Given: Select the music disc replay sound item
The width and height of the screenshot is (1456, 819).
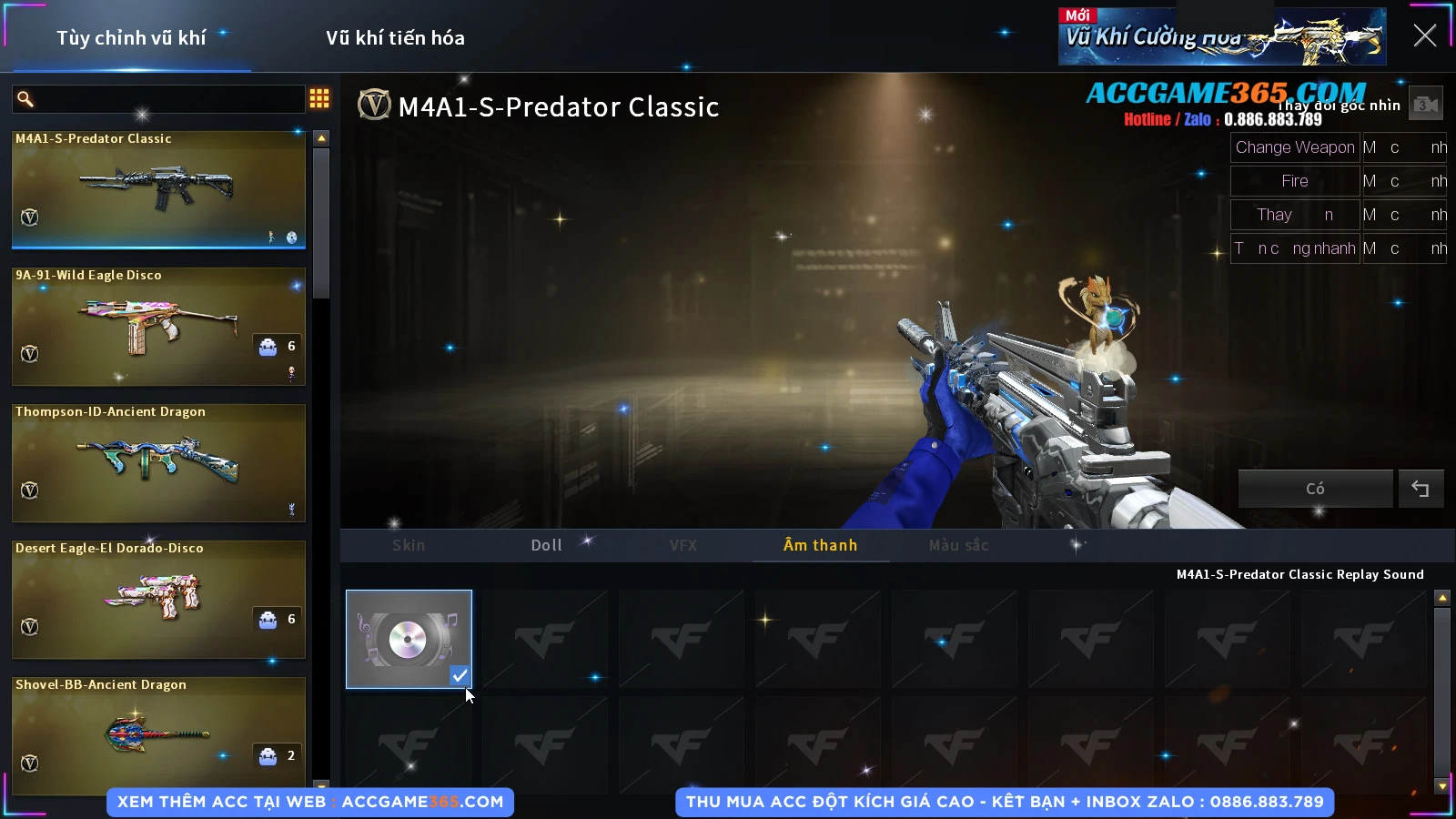Looking at the screenshot, I should point(409,639).
